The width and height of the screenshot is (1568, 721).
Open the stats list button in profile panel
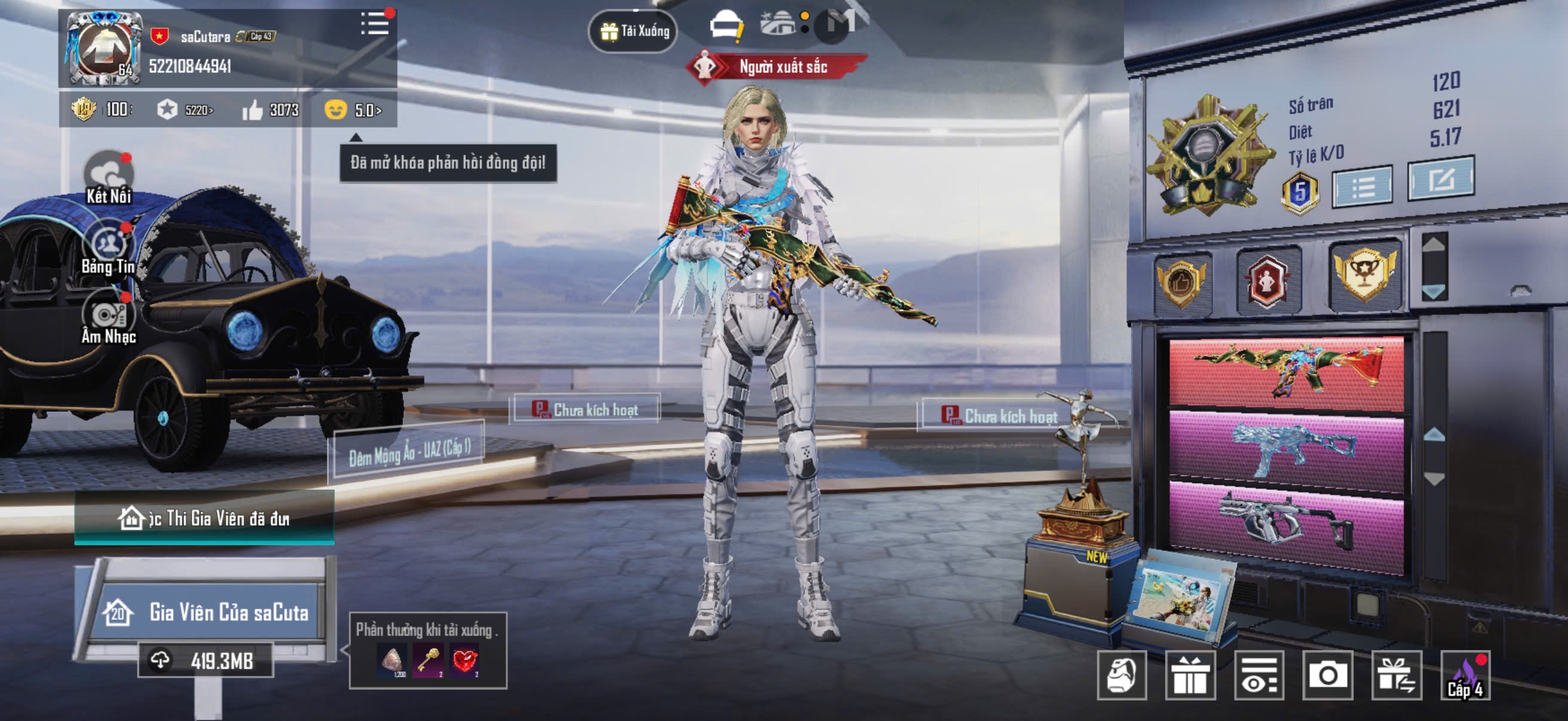1362,186
